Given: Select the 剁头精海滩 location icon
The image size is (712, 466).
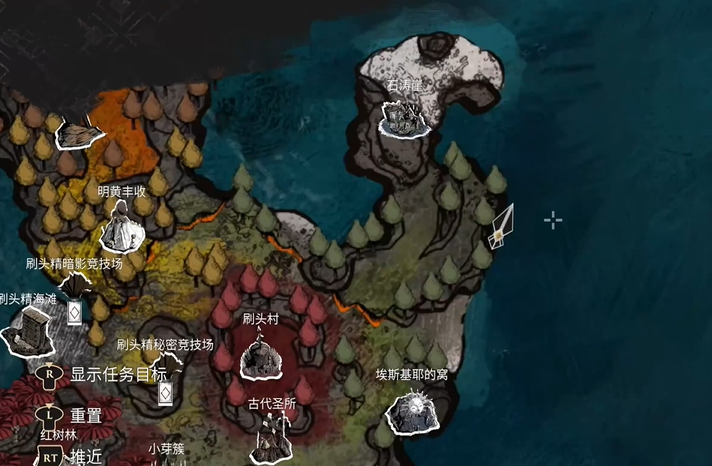Looking at the screenshot, I should pyautogui.click(x=27, y=331).
